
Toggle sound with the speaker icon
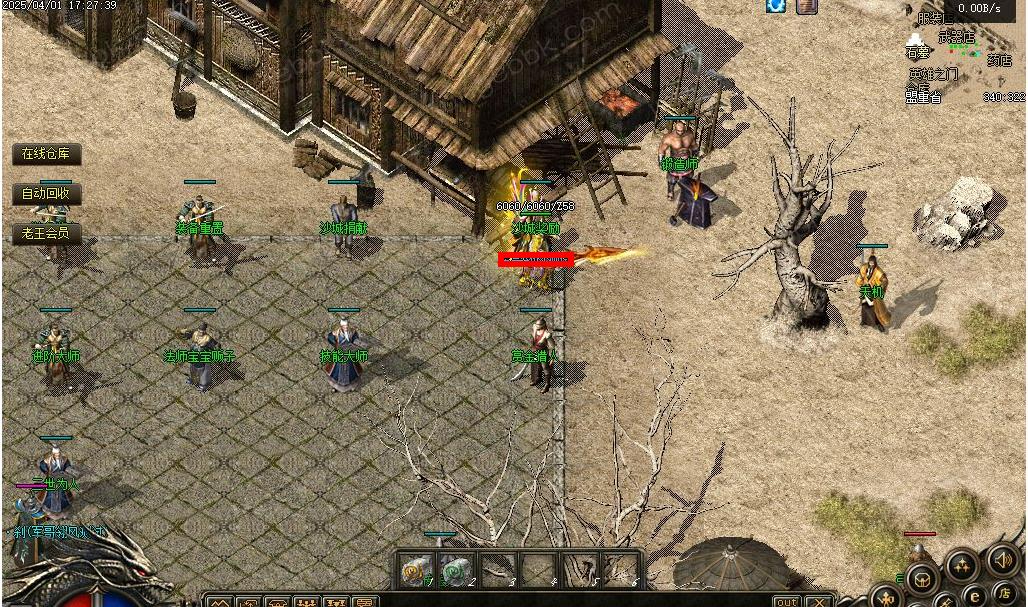click(x=1002, y=560)
